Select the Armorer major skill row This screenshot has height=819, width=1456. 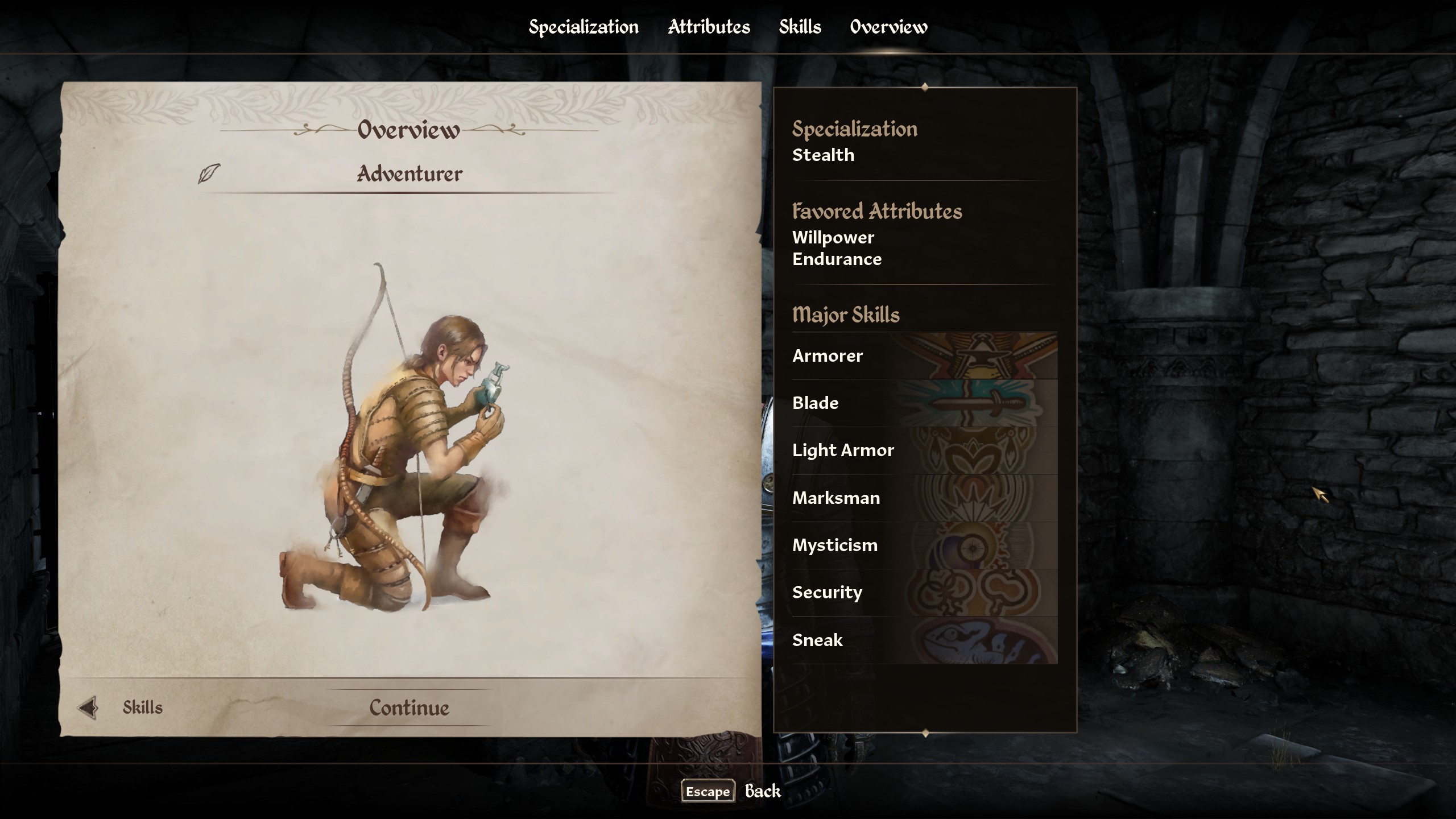click(x=924, y=356)
